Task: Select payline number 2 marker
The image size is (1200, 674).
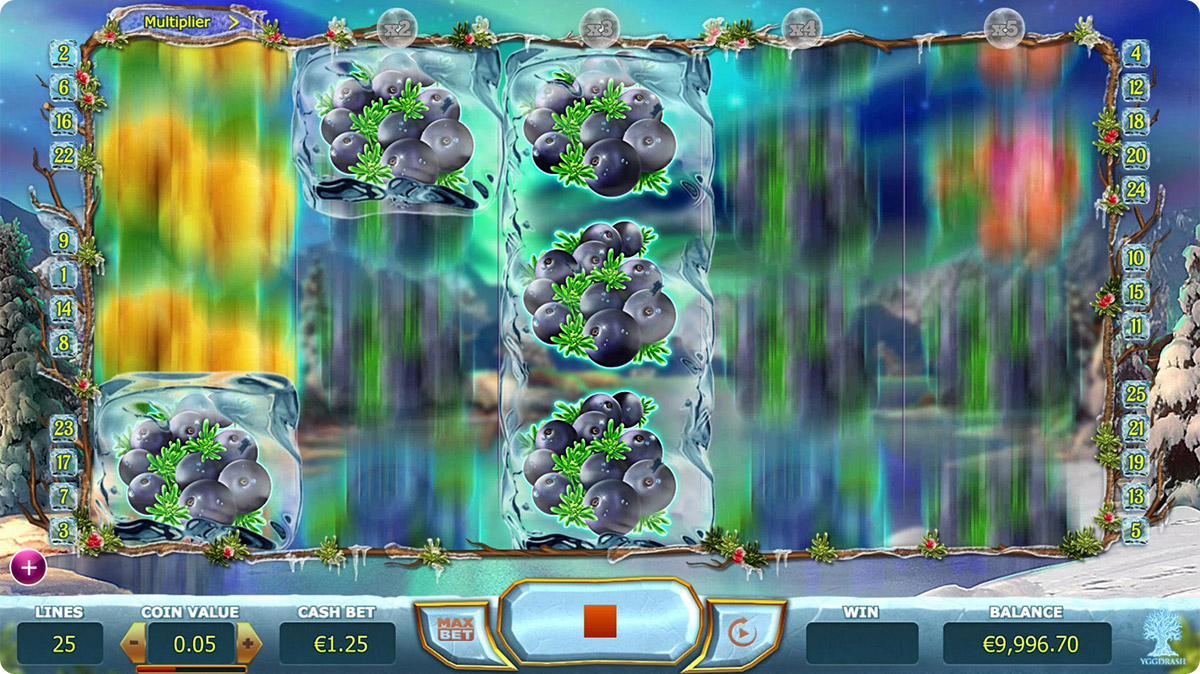Action: pos(65,54)
